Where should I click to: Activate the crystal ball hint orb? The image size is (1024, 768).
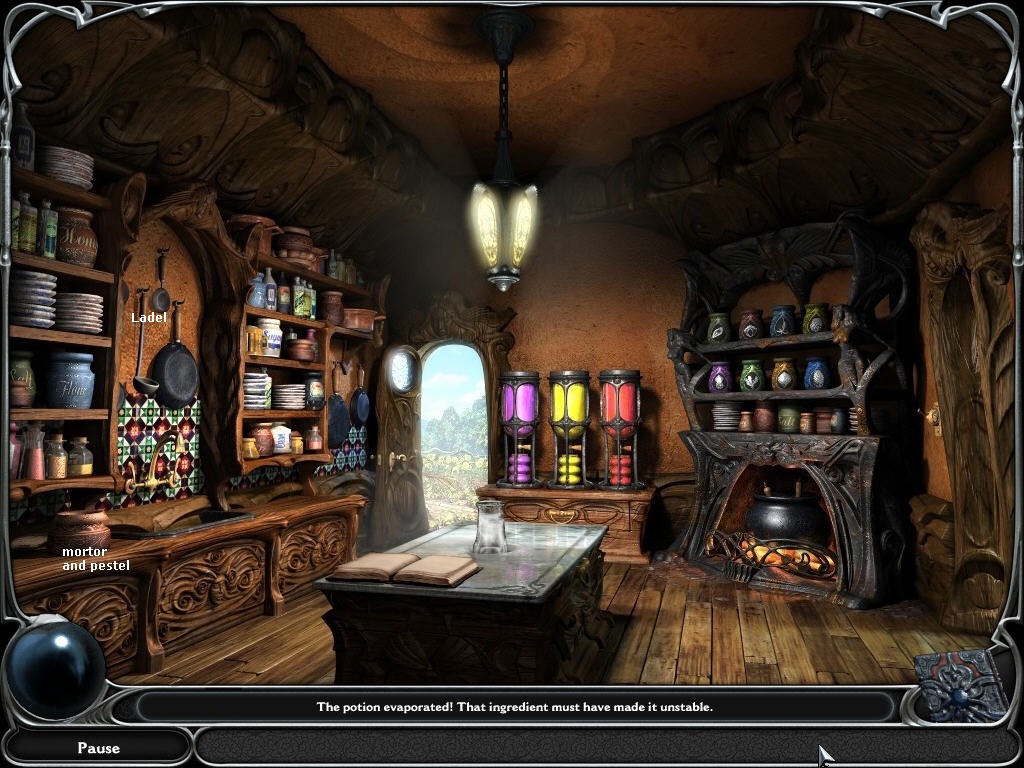point(55,669)
